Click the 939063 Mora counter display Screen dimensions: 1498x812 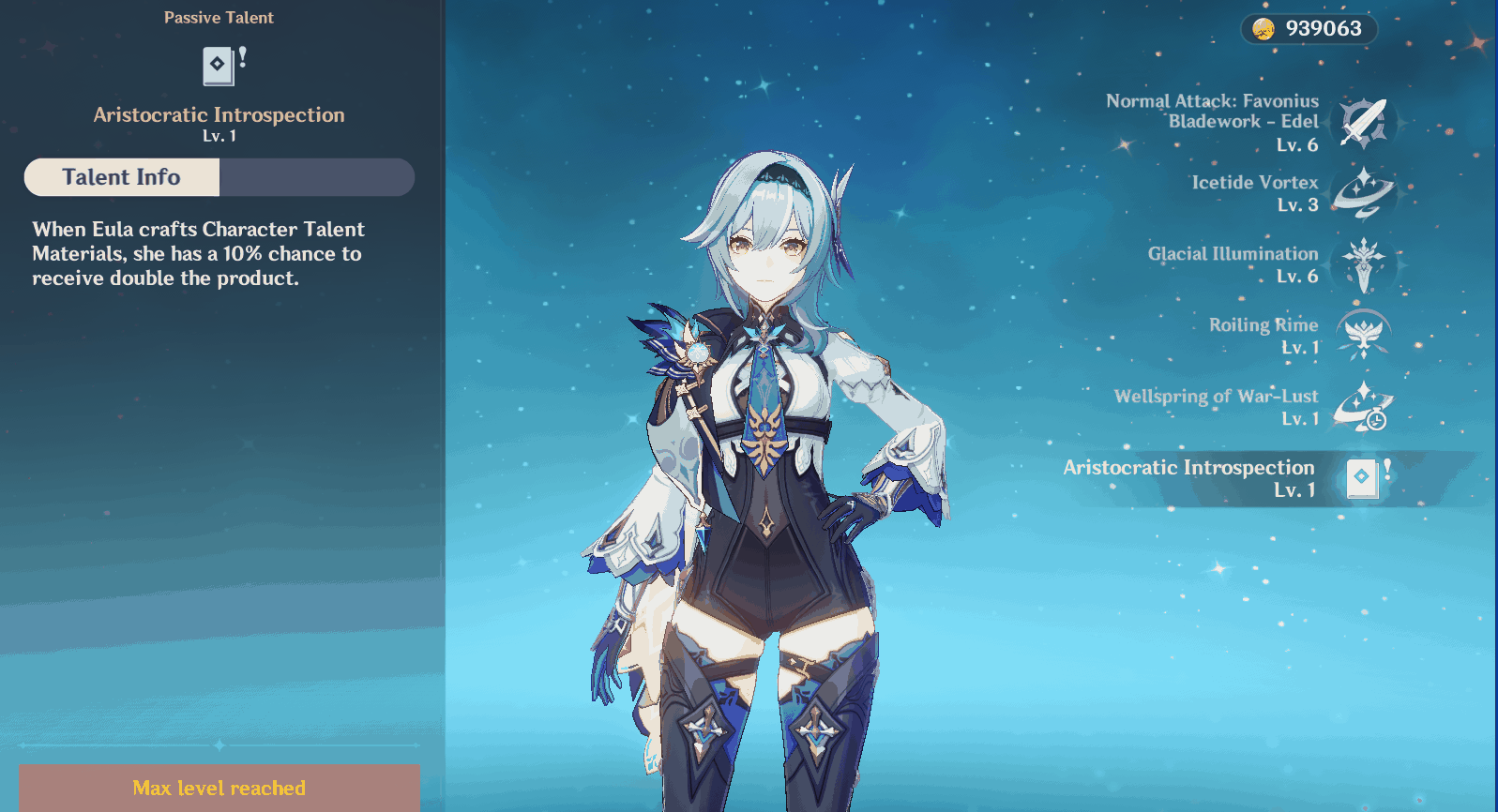click(x=1324, y=28)
